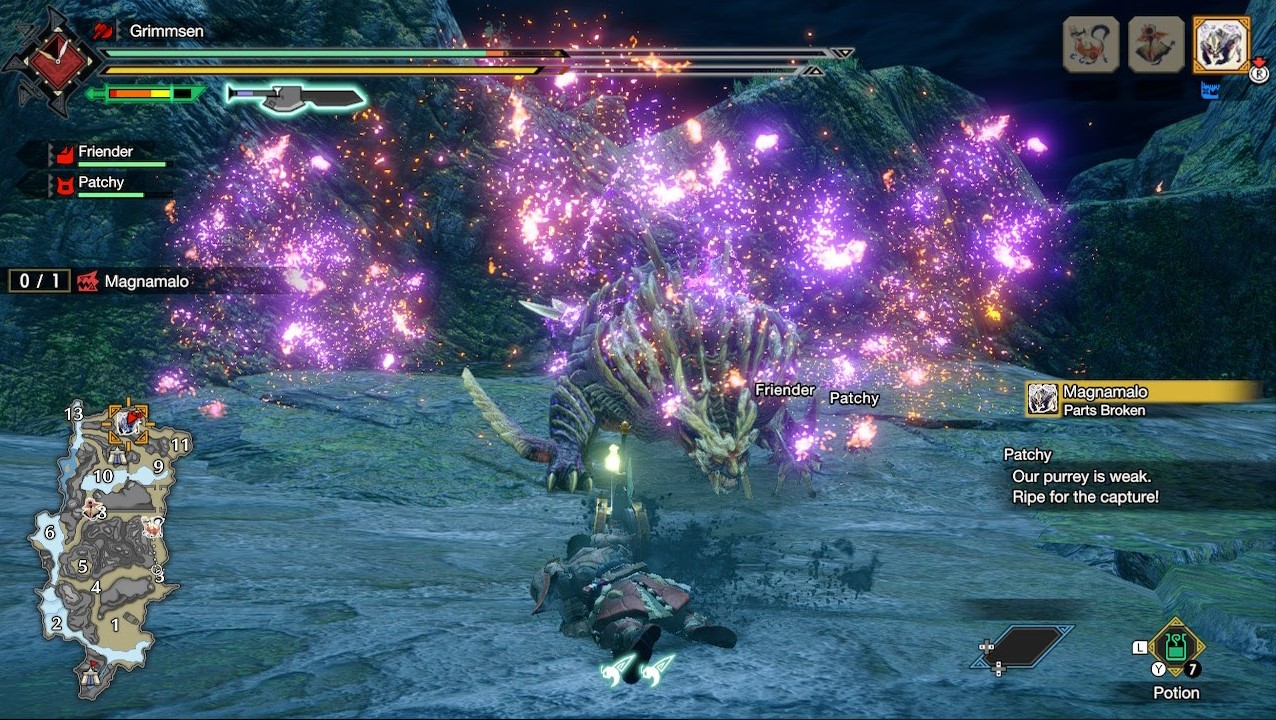
Task: Select the fox-like monster icon
Action: (x=1090, y=44)
